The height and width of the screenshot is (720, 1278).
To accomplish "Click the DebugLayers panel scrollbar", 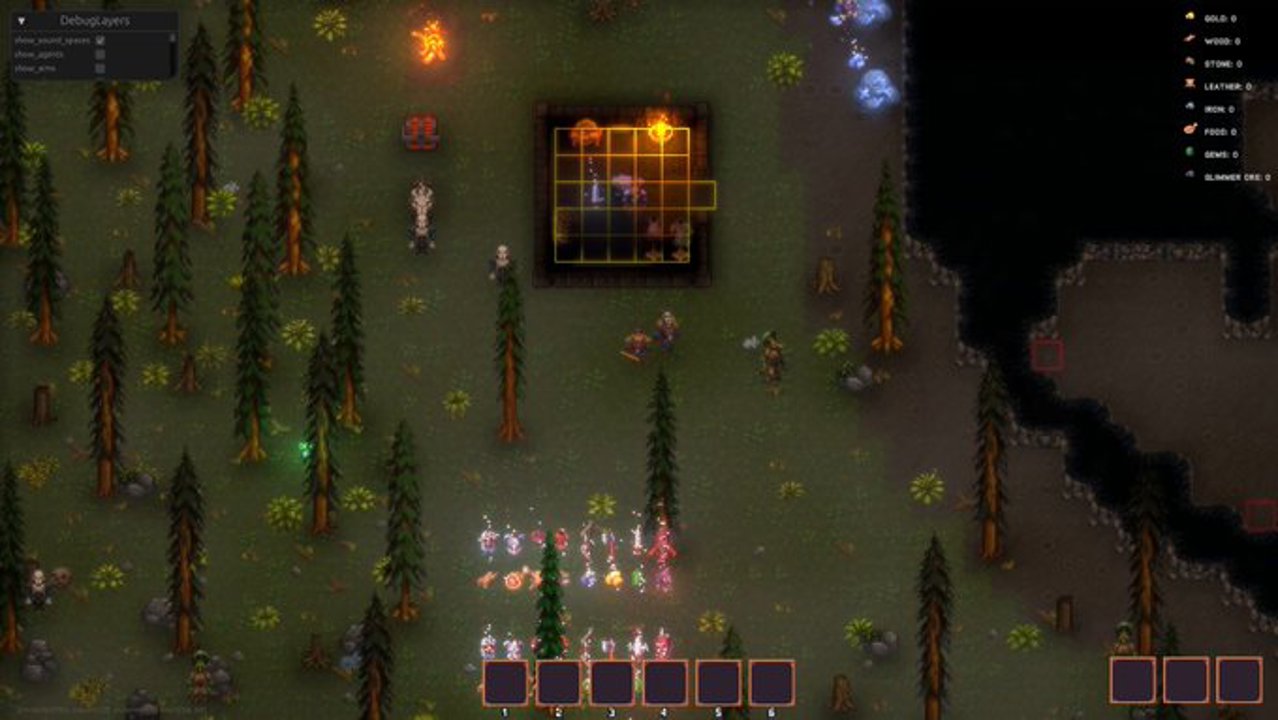I will 171,40.
